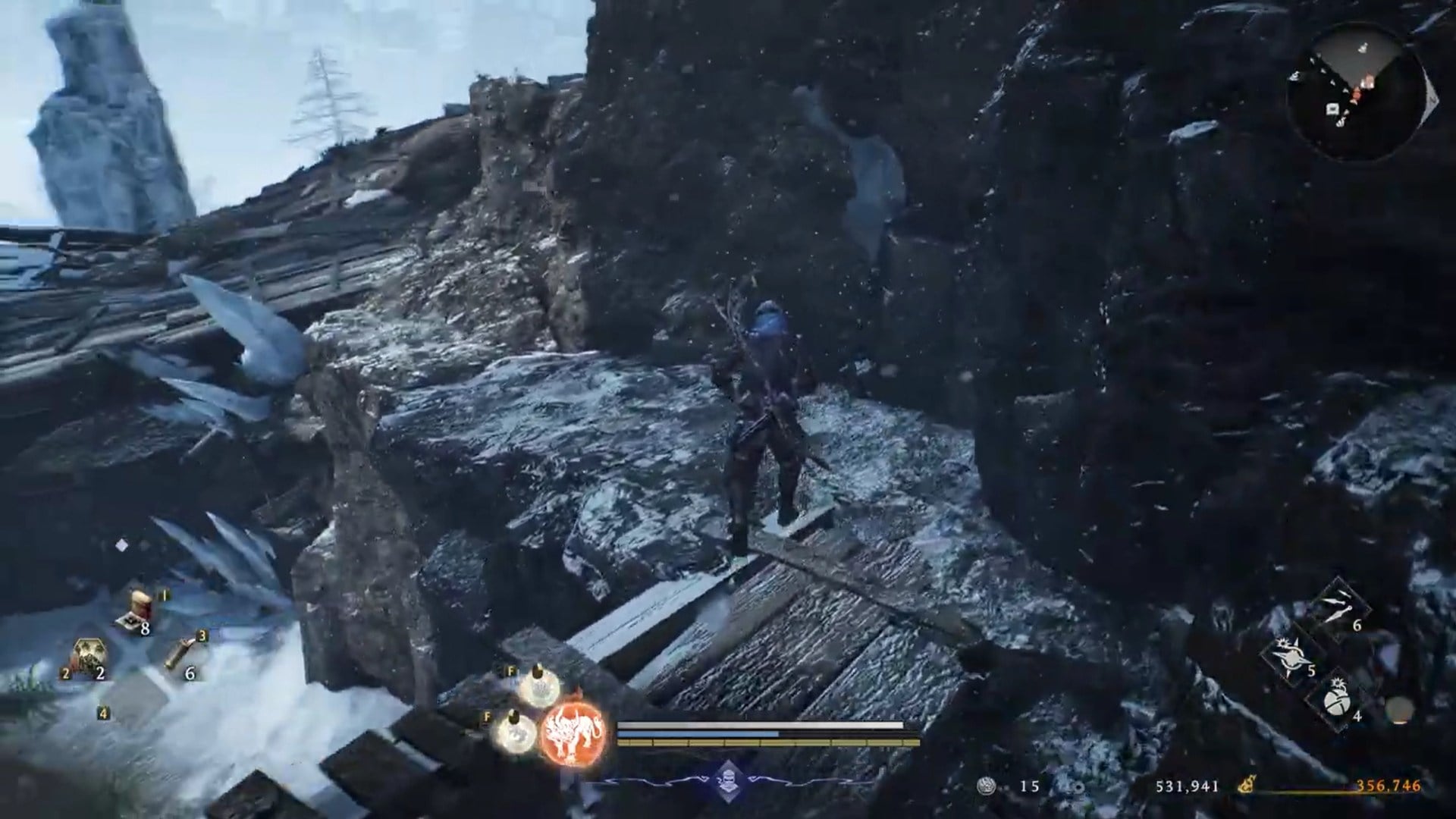
Task: Toggle the upper F-key companion ability orb
Action: point(538,692)
